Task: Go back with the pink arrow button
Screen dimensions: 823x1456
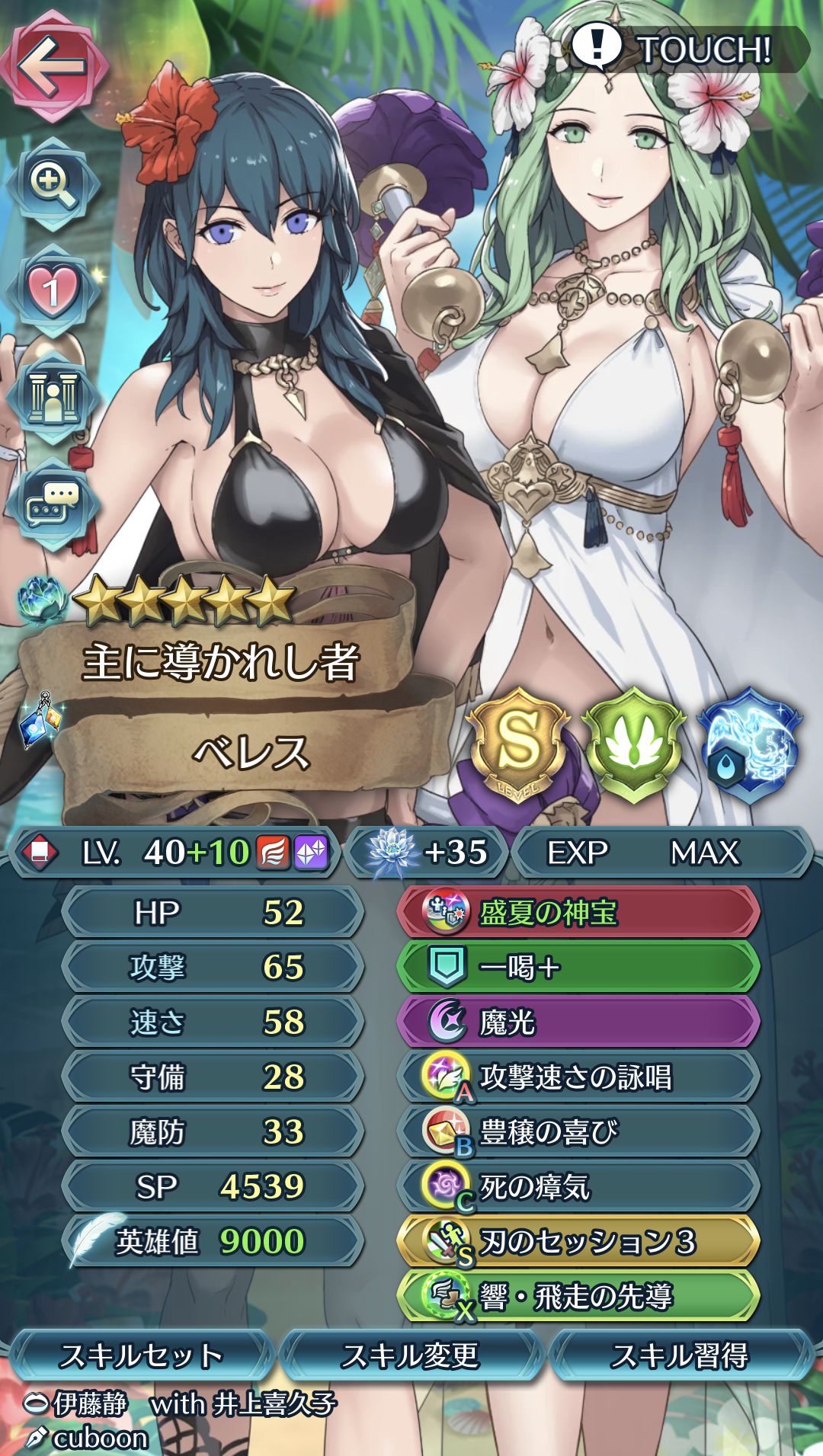Action: (53, 66)
